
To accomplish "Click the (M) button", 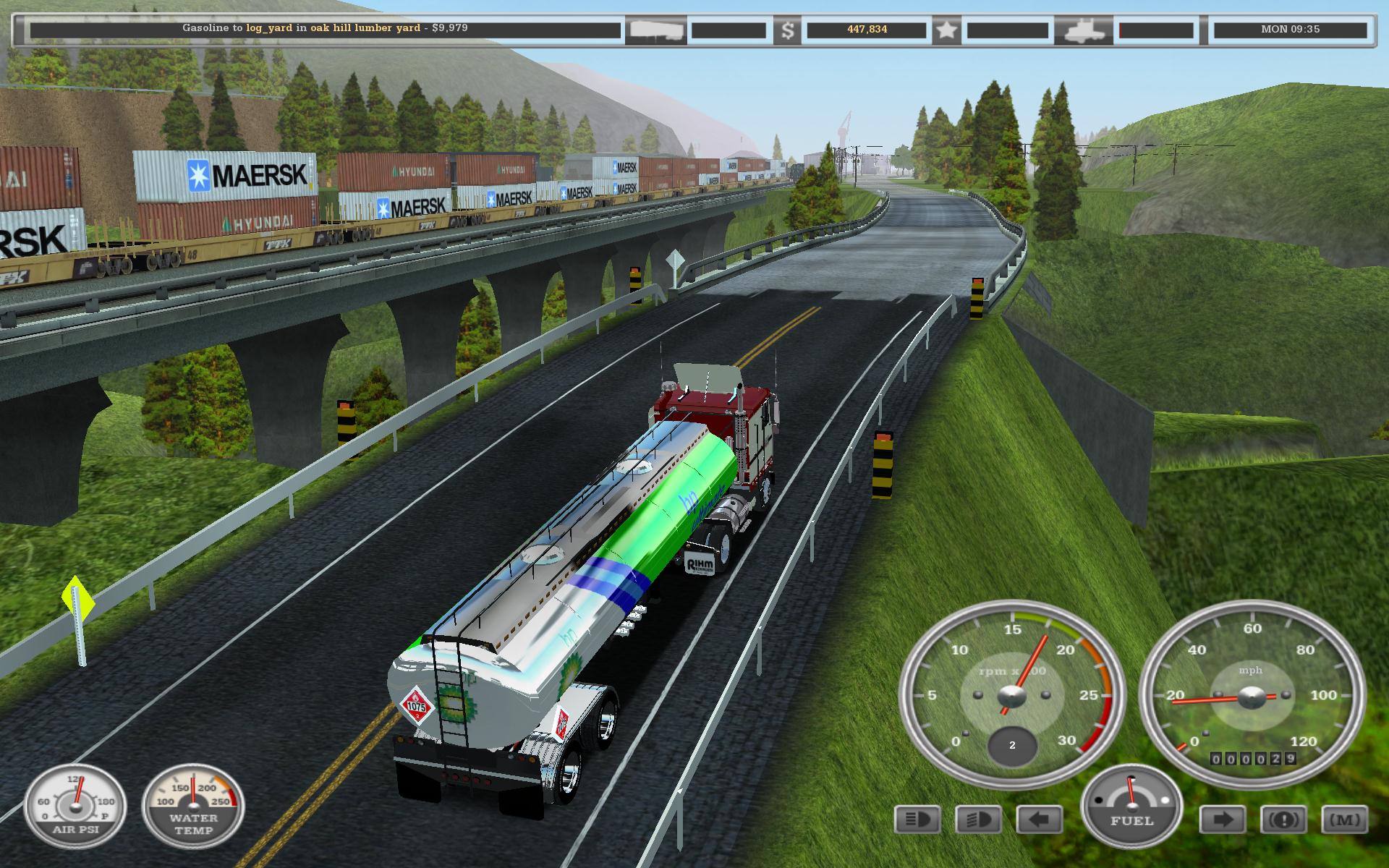I will point(1344,820).
